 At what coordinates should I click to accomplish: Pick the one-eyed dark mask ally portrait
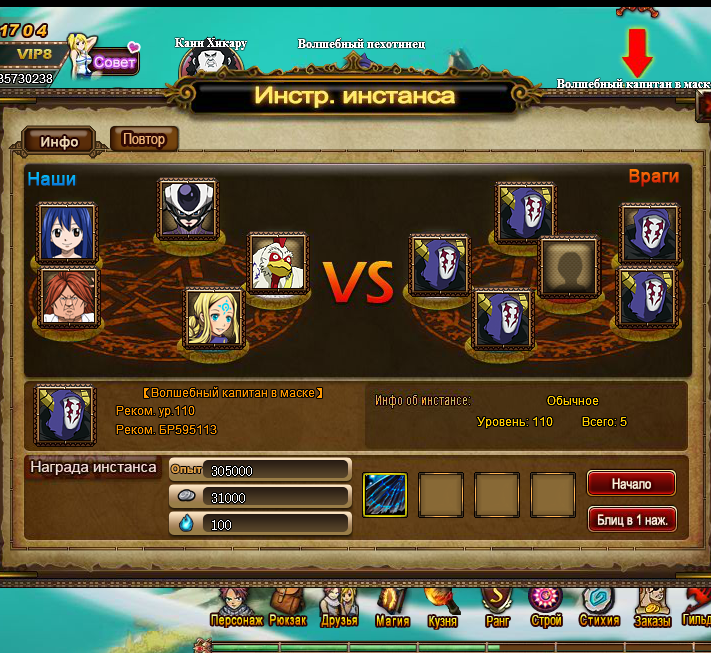[x=188, y=208]
